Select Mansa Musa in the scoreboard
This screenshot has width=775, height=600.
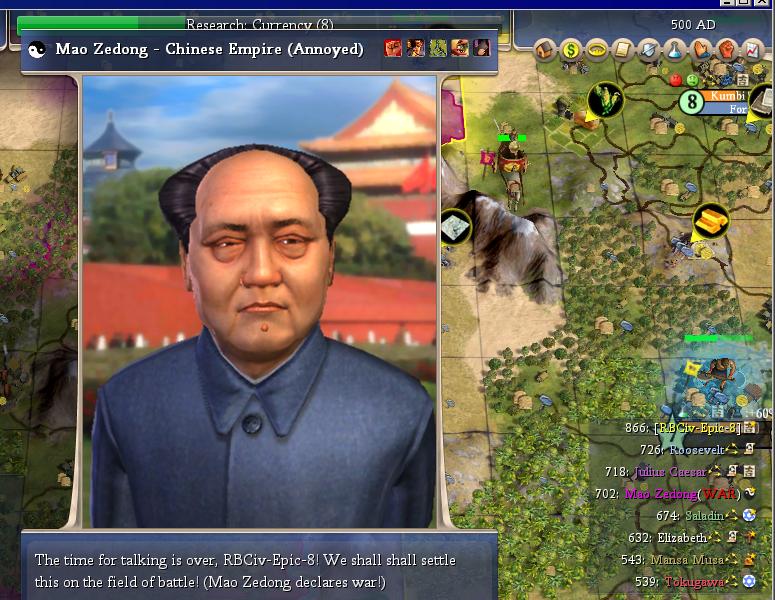click(690, 559)
